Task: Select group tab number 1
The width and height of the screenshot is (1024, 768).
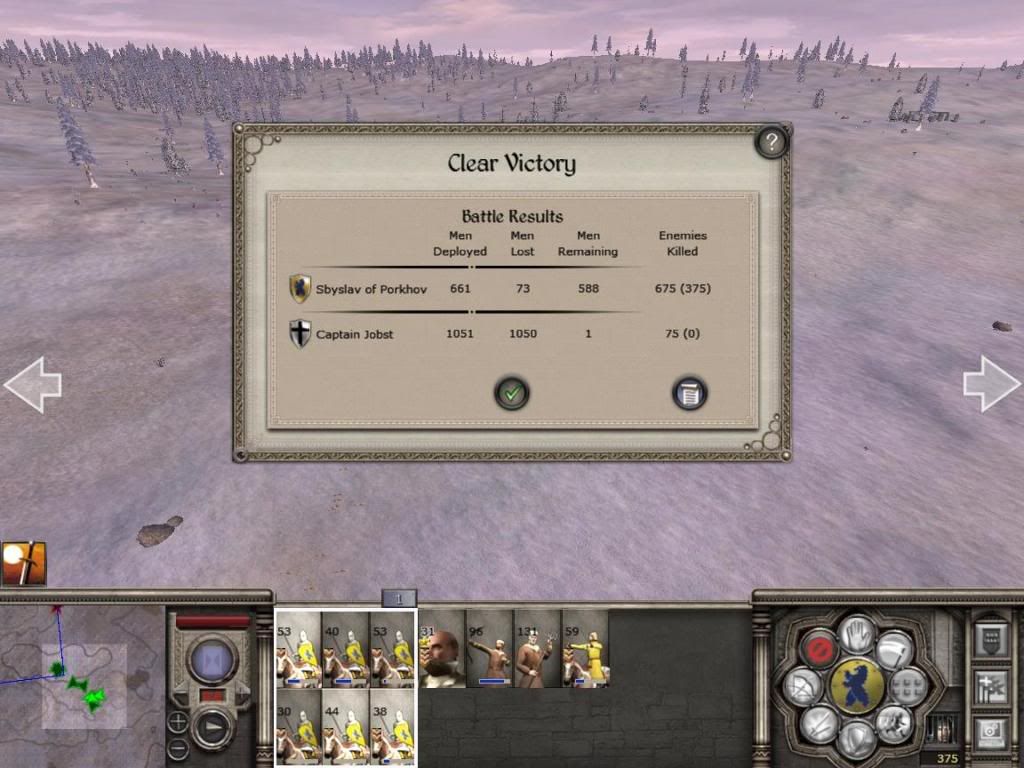Action: coord(398,599)
